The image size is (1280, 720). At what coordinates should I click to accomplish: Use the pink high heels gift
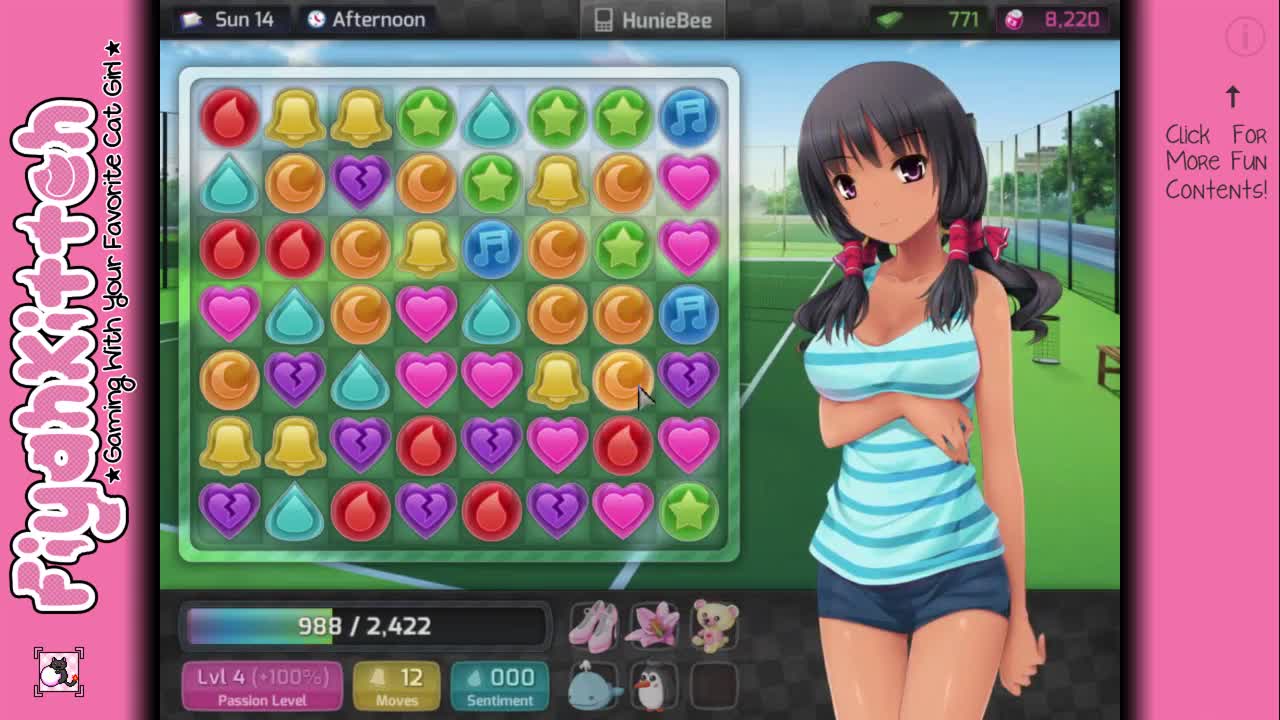(x=594, y=624)
